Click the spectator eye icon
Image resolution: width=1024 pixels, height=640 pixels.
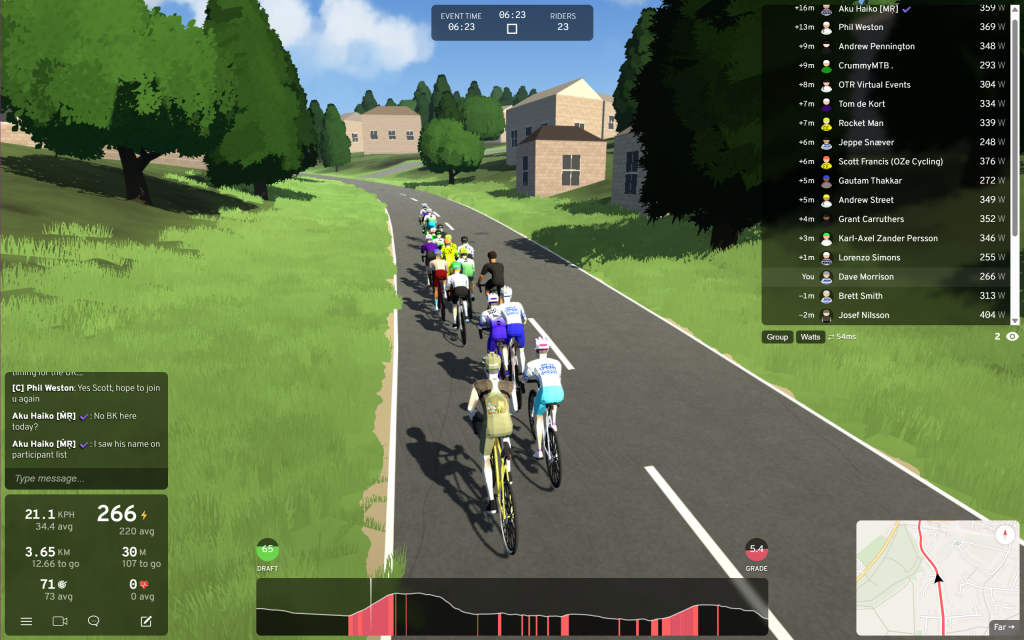pos(1012,337)
